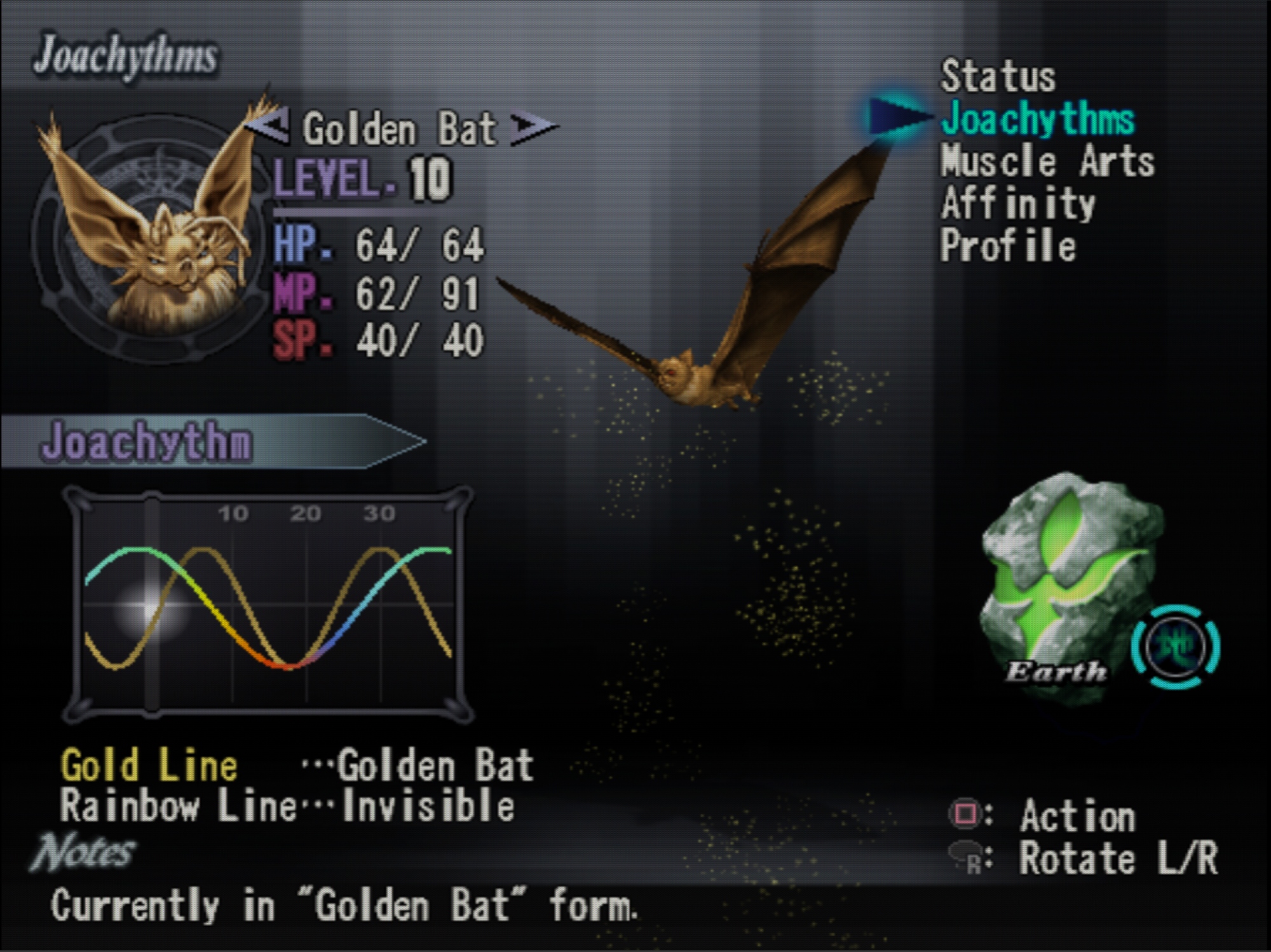Click the right arrow beside Golden Bat
1271x952 pixels.
(x=533, y=126)
